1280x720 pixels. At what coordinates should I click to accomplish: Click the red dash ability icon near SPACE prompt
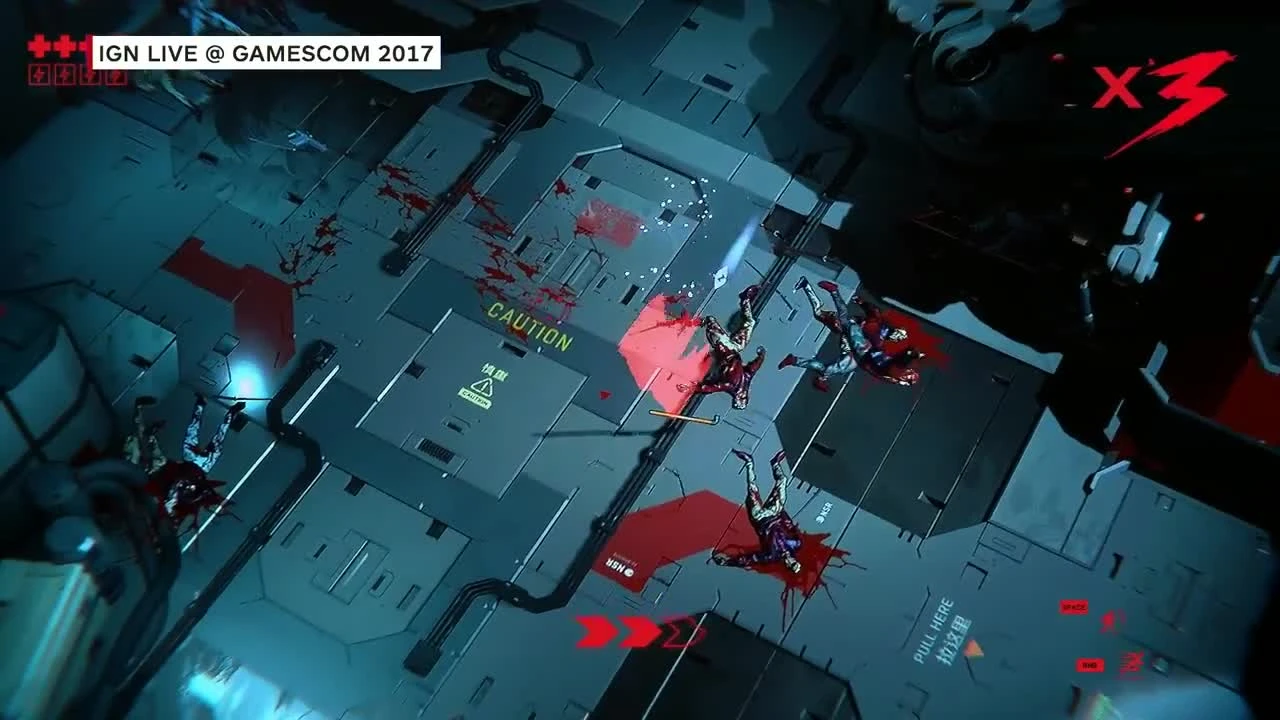(1112, 621)
